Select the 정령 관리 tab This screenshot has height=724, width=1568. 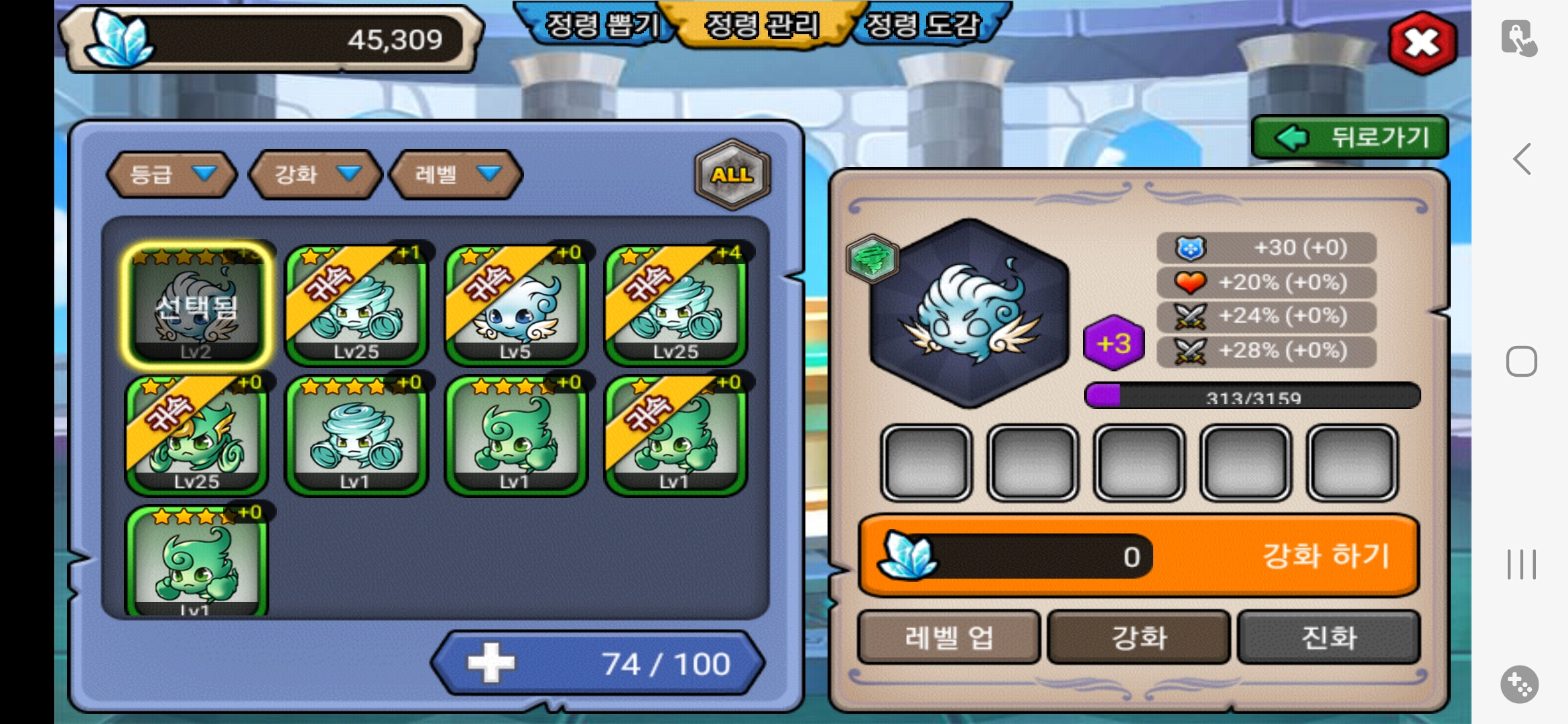pos(762,25)
